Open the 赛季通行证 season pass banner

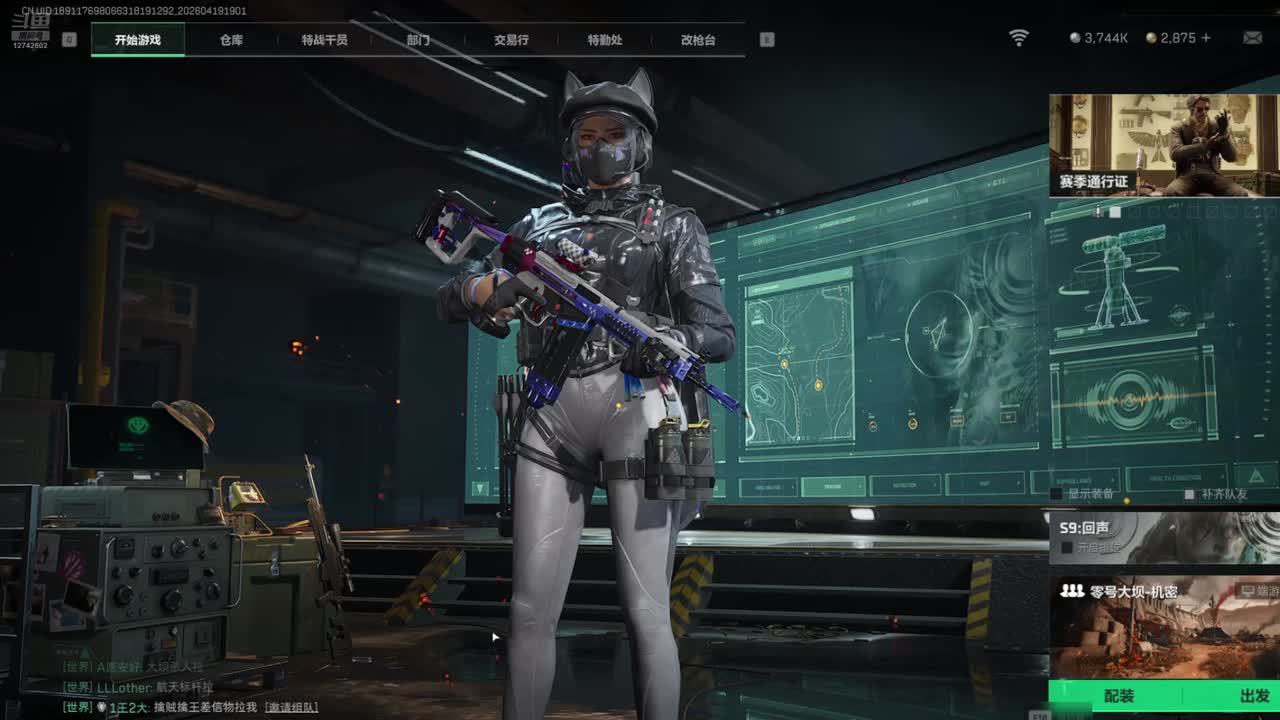click(x=1164, y=145)
